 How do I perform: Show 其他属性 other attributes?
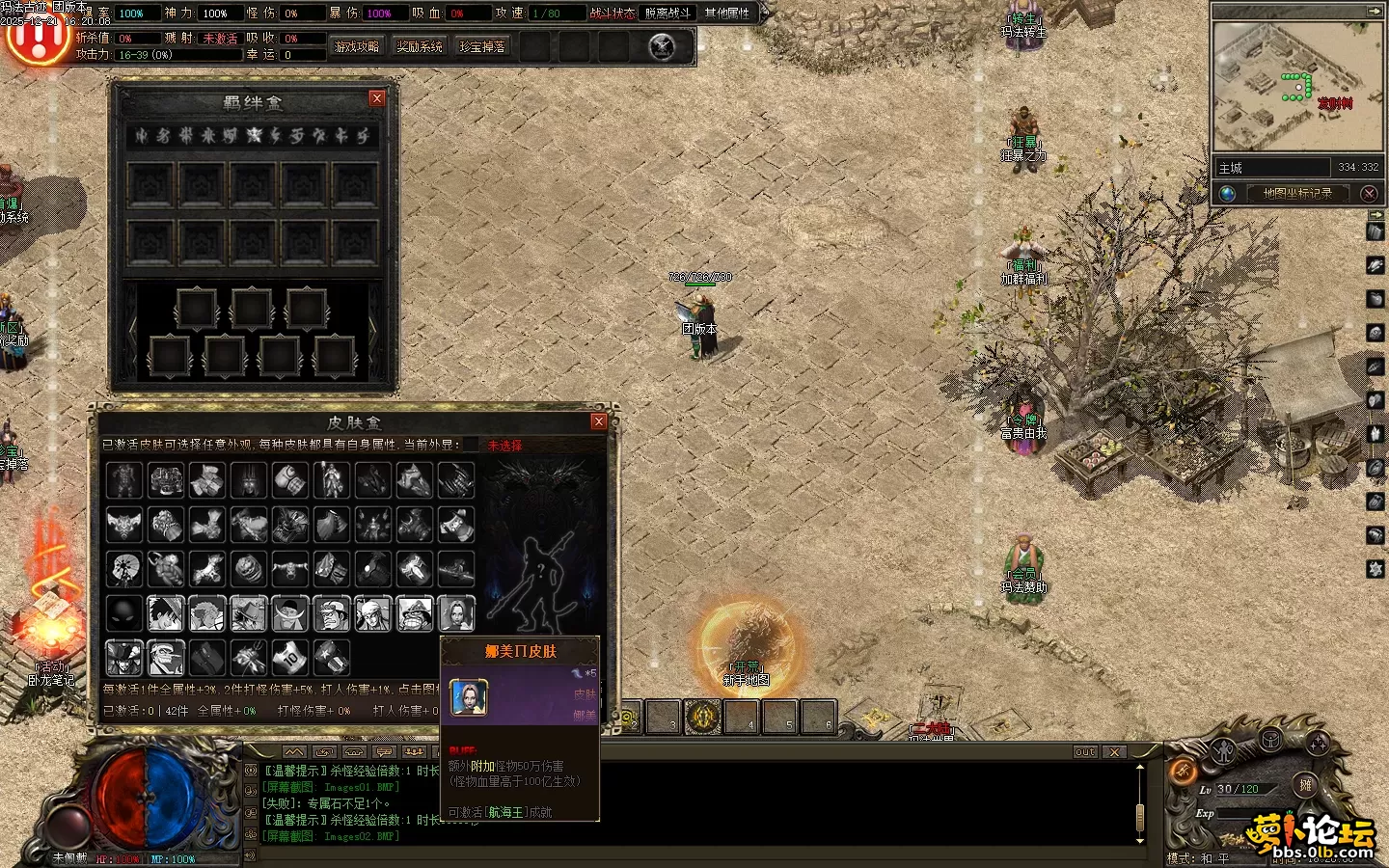click(x=727, y=13)
